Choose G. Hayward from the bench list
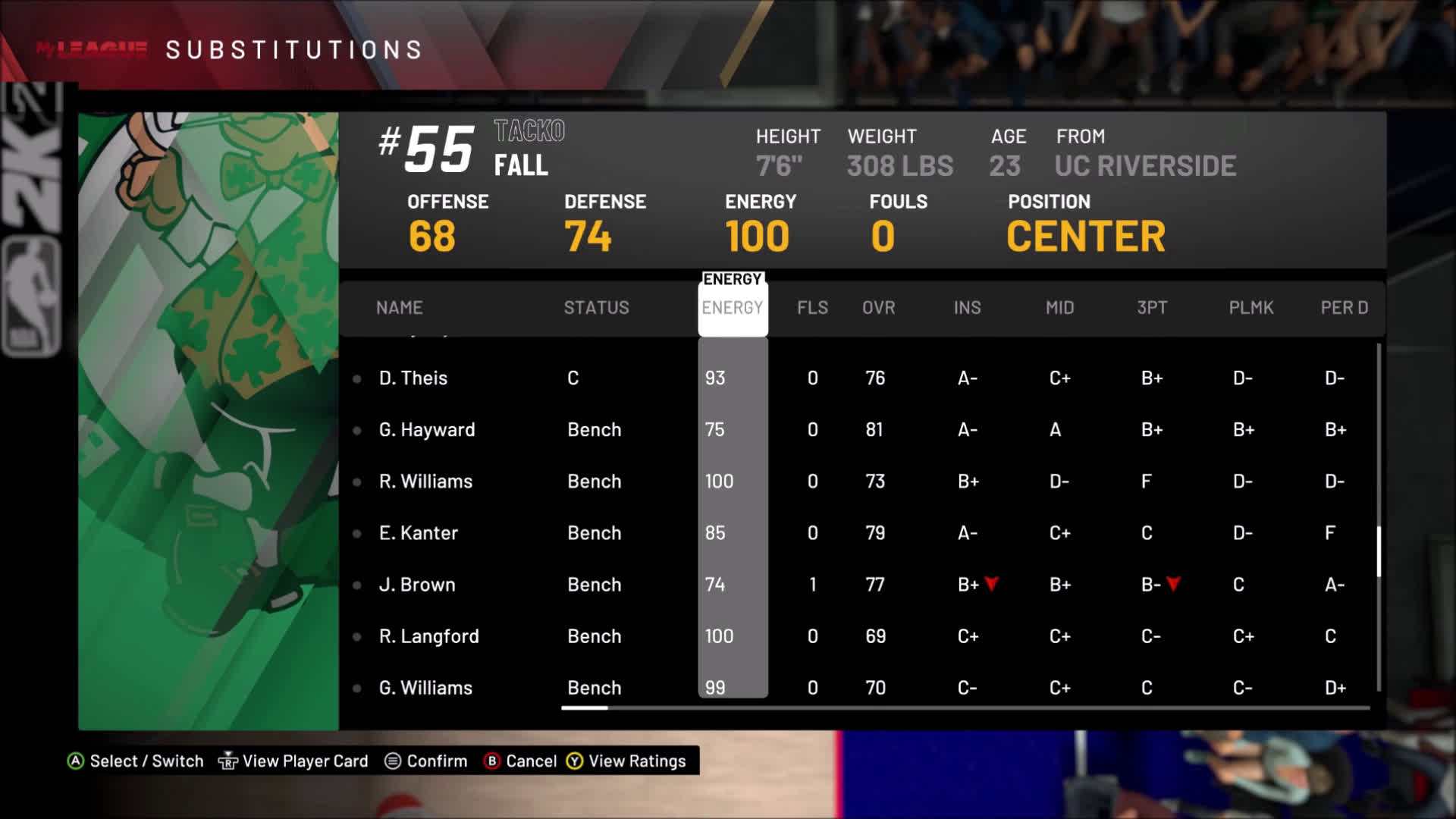Screen dimensions: 1456x819 tap(427, 429)
